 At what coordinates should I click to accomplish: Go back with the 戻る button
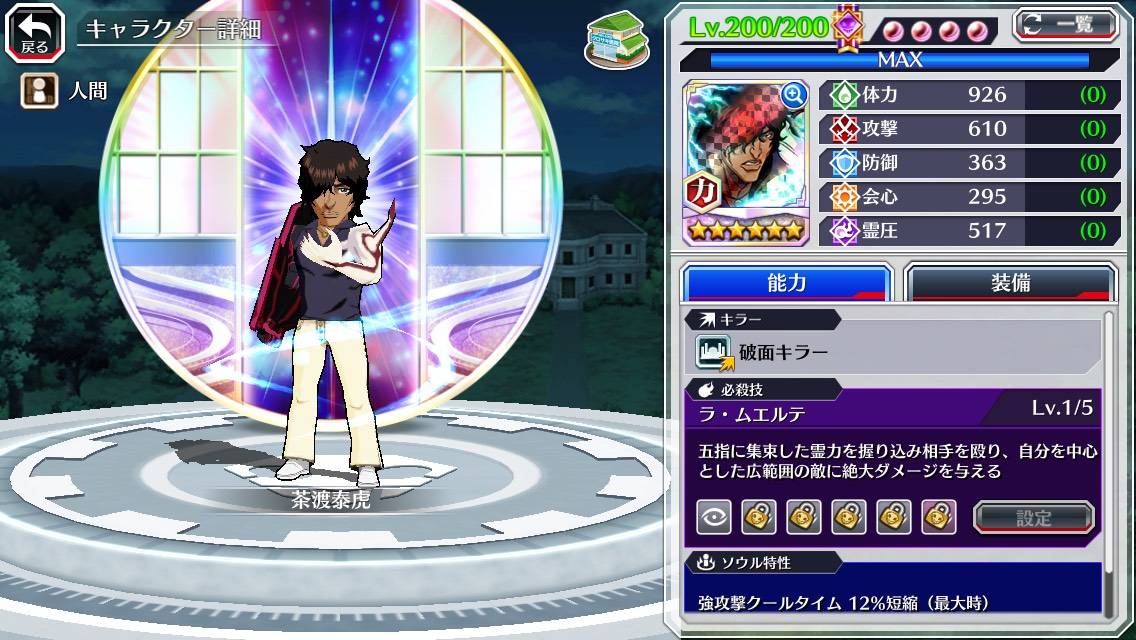[x=34, y=31]
